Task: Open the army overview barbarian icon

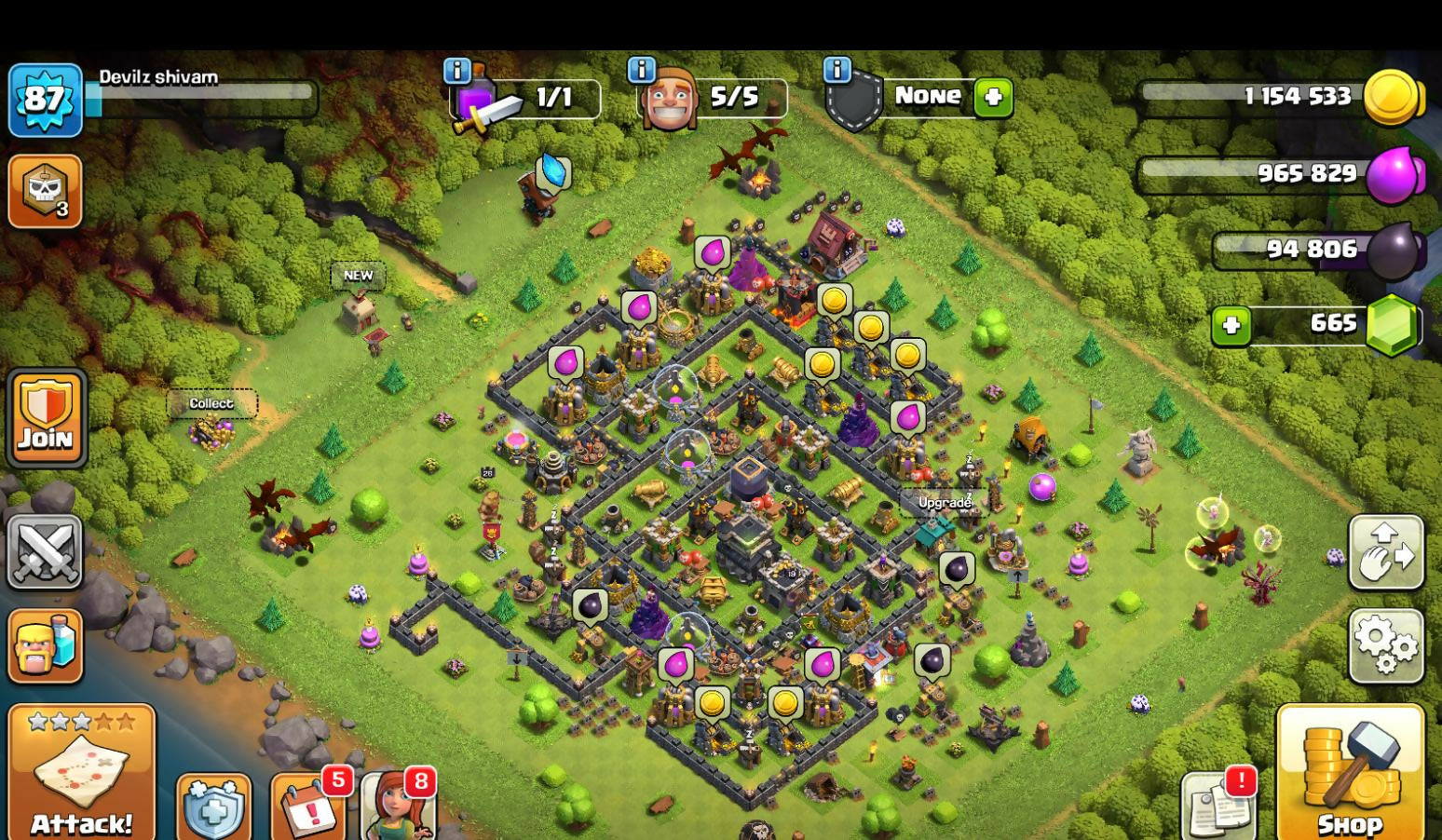Action: (45, 645)
